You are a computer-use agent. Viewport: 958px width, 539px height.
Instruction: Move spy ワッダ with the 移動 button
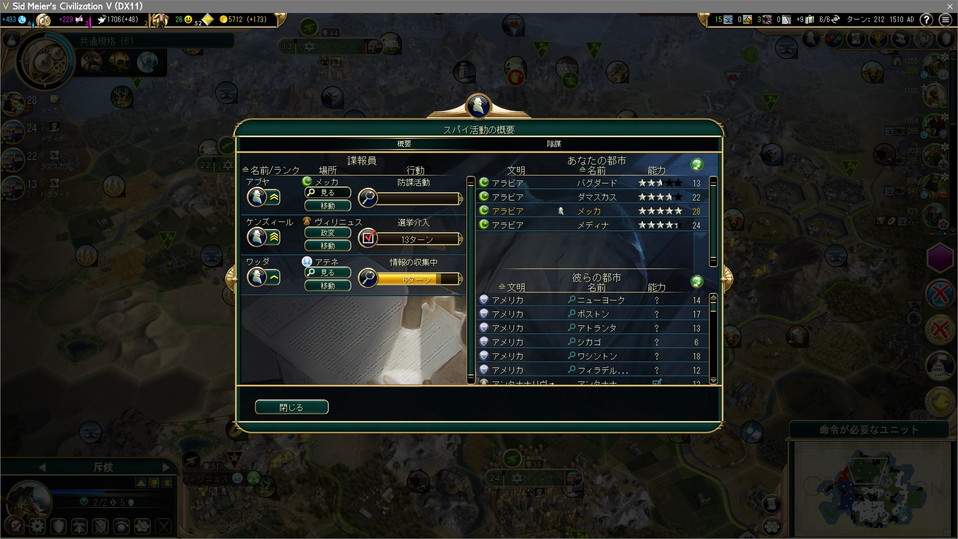(327, 285)
